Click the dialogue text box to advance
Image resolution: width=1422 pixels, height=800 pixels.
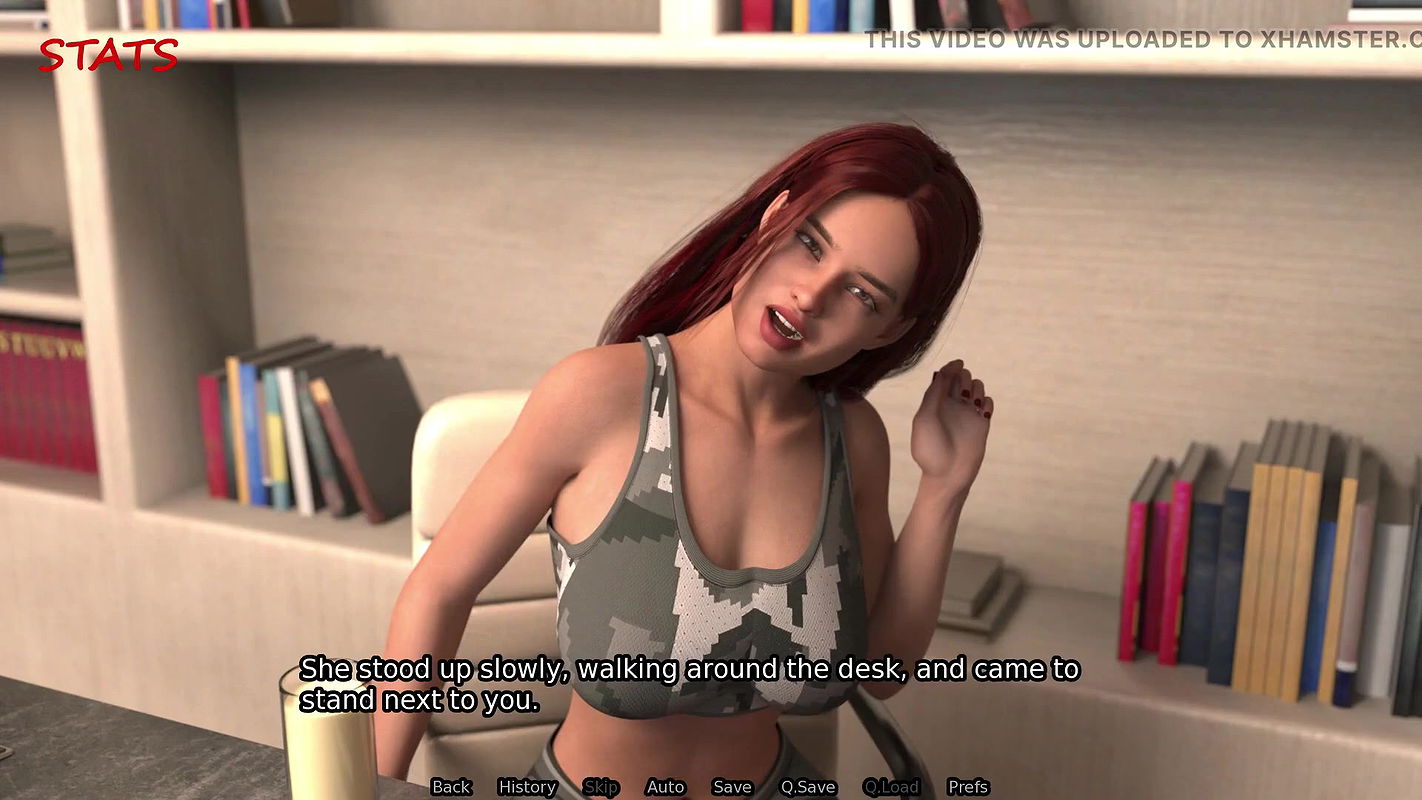click(690, 685)
